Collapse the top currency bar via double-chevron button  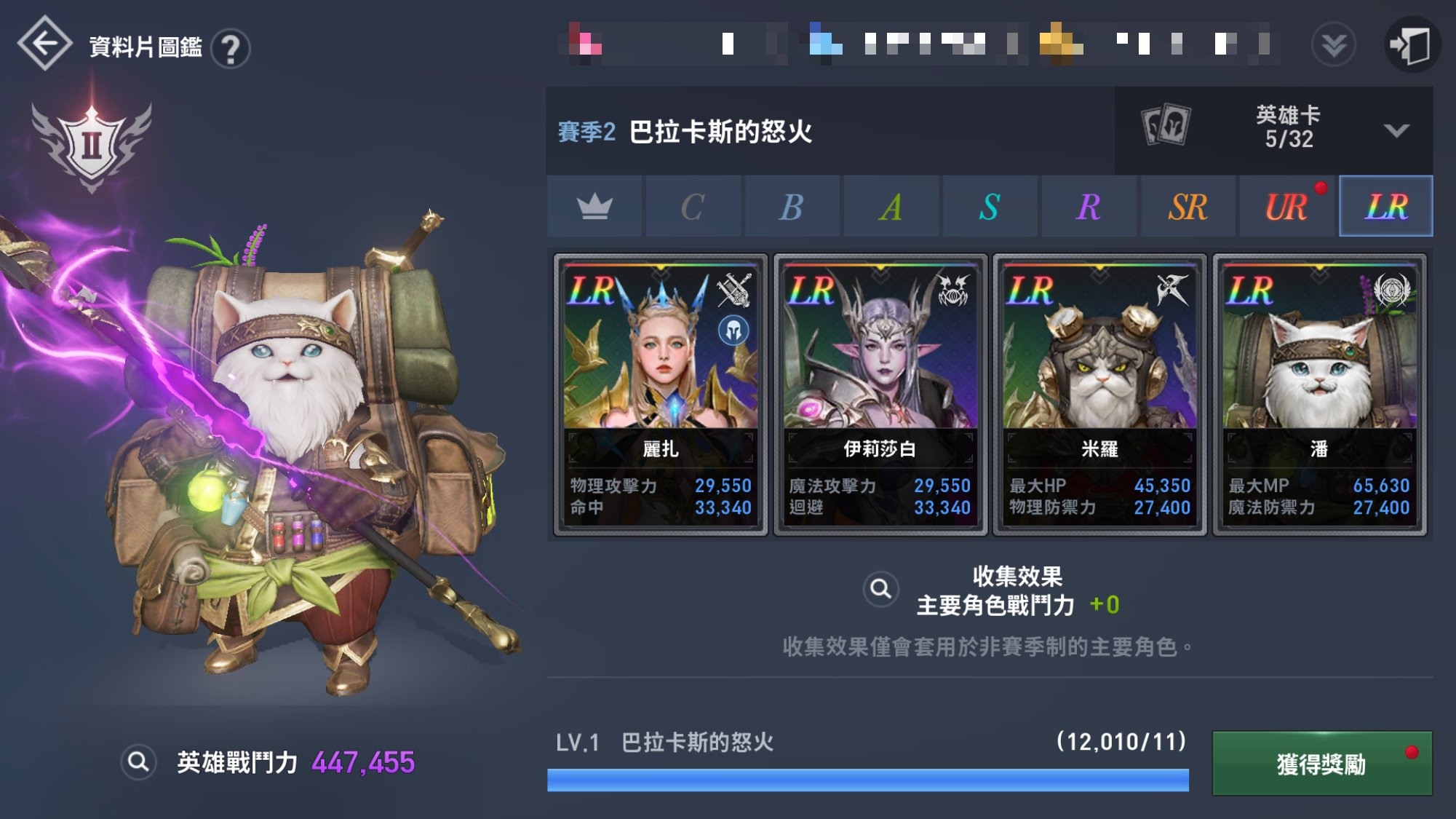coord(1332,44)
